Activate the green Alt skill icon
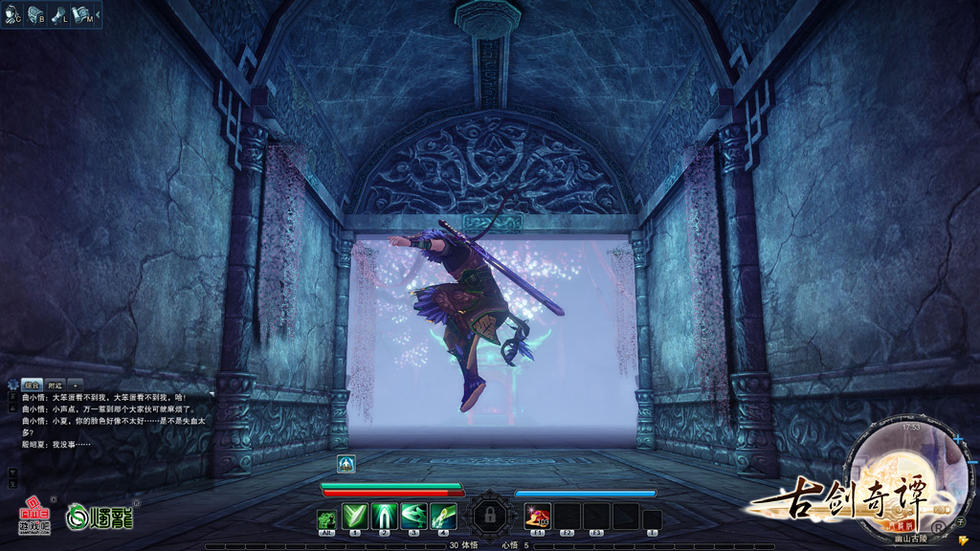This screenshot has height=551, width=980. click(326, 518)
